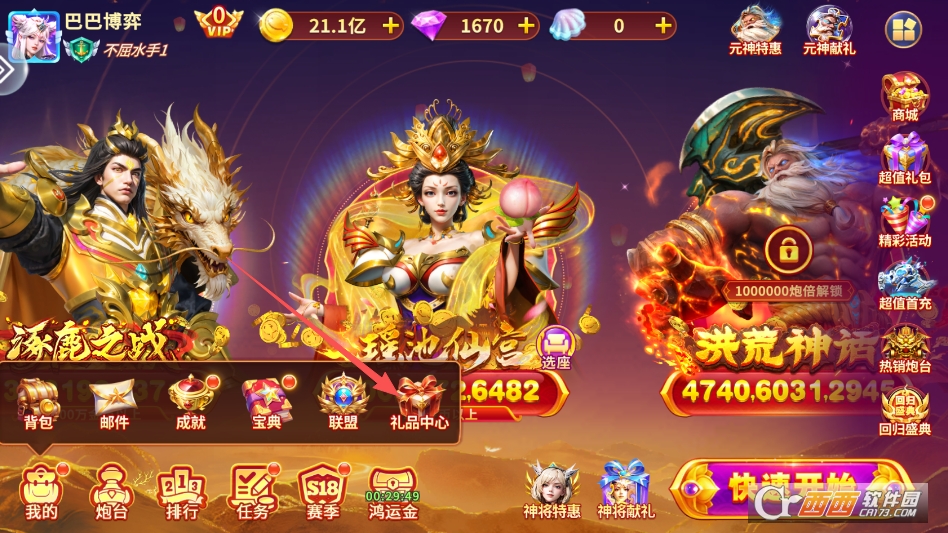The height and width of the screenshot is (533, 948).
Task: Open the 炮台 cannon menu
Action: pyautogui.click(x=109, y=491)
